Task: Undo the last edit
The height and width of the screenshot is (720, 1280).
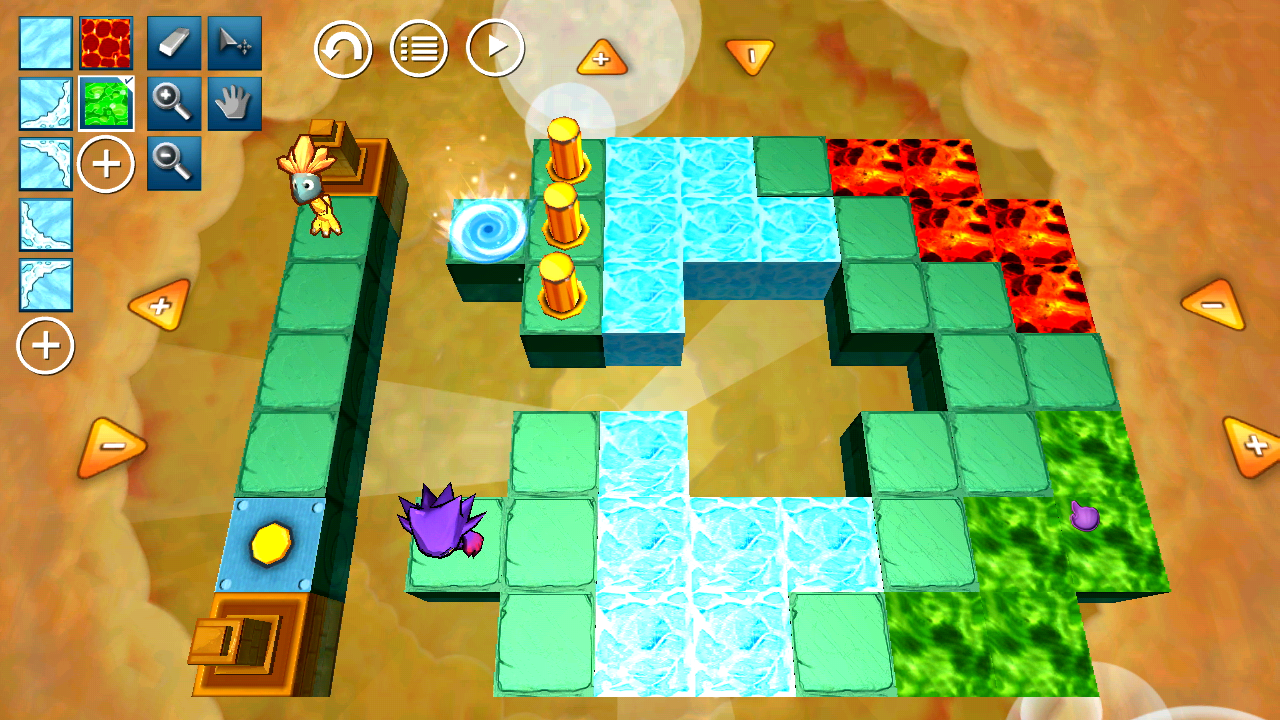Action: click(343, 49)
